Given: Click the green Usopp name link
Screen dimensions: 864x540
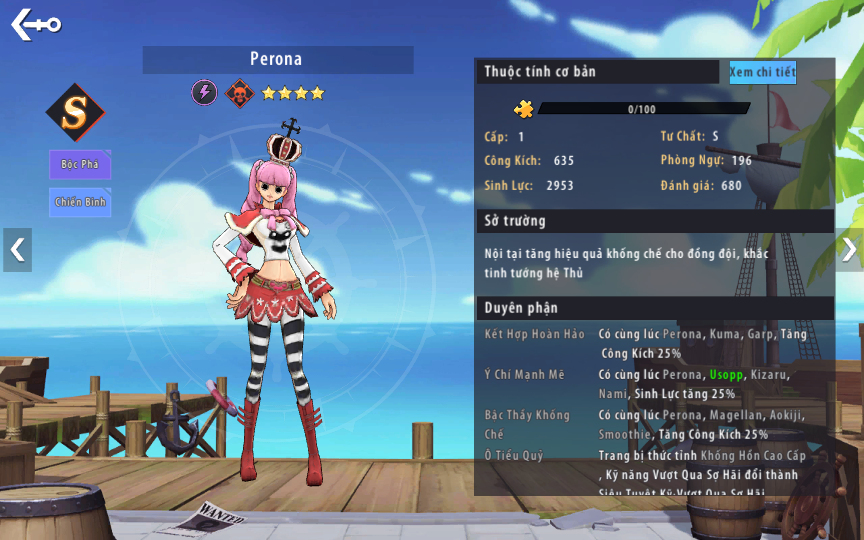Looking at the screenshot, I should [725, 374].
